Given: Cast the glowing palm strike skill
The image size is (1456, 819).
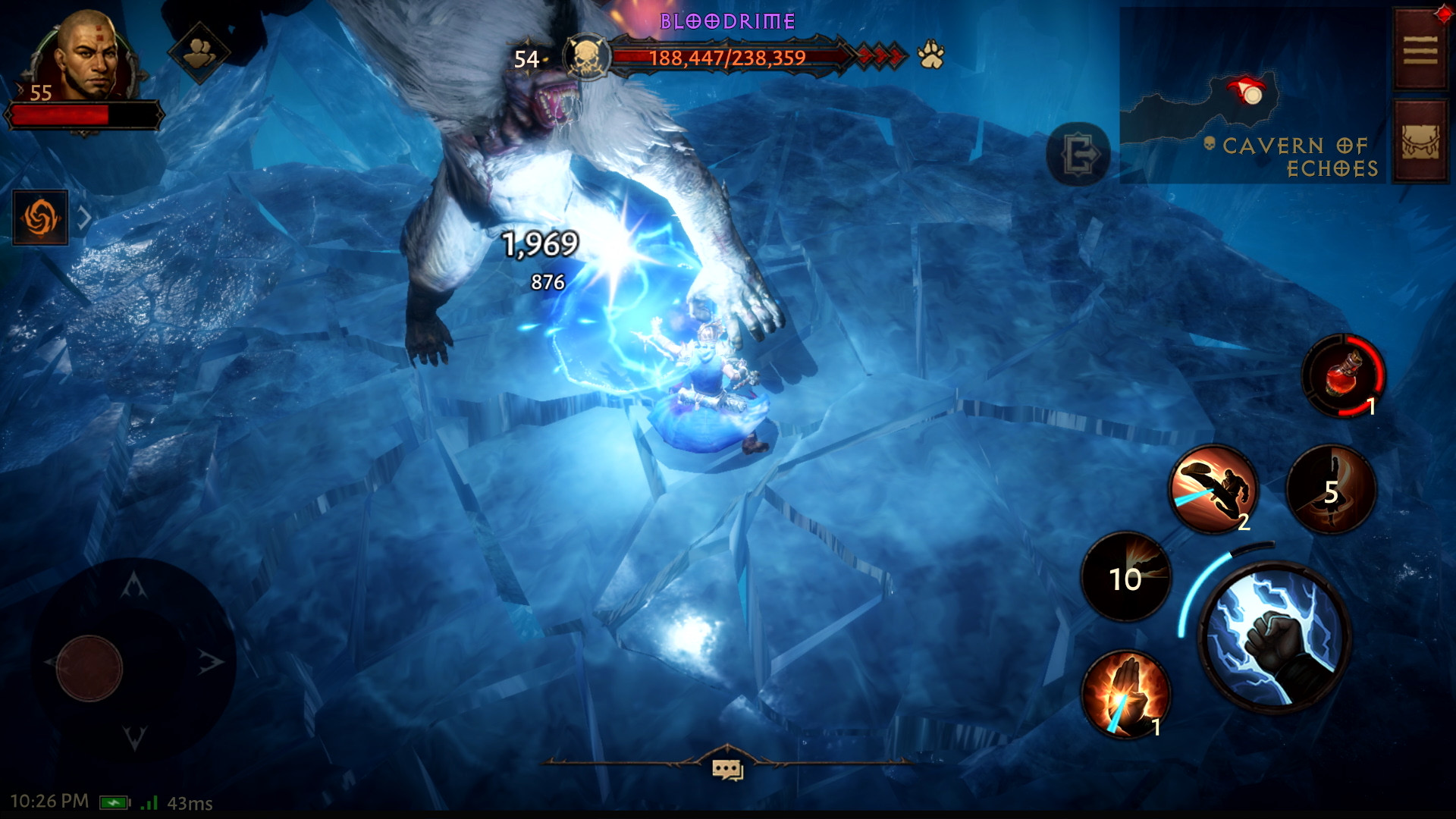Looking at the screenshot, I should (1125, 694).
